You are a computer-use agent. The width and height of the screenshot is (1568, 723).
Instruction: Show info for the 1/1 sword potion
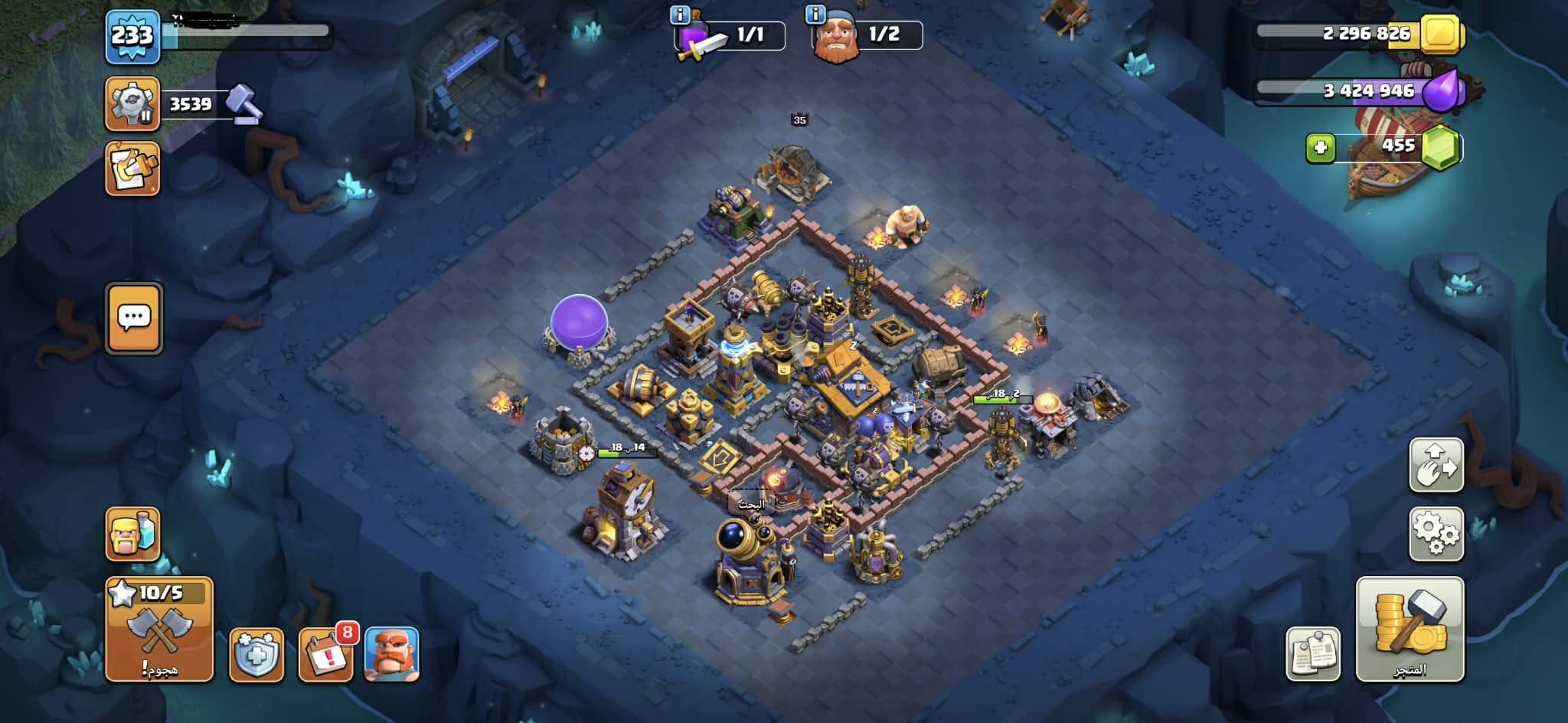tap(679, 15)
